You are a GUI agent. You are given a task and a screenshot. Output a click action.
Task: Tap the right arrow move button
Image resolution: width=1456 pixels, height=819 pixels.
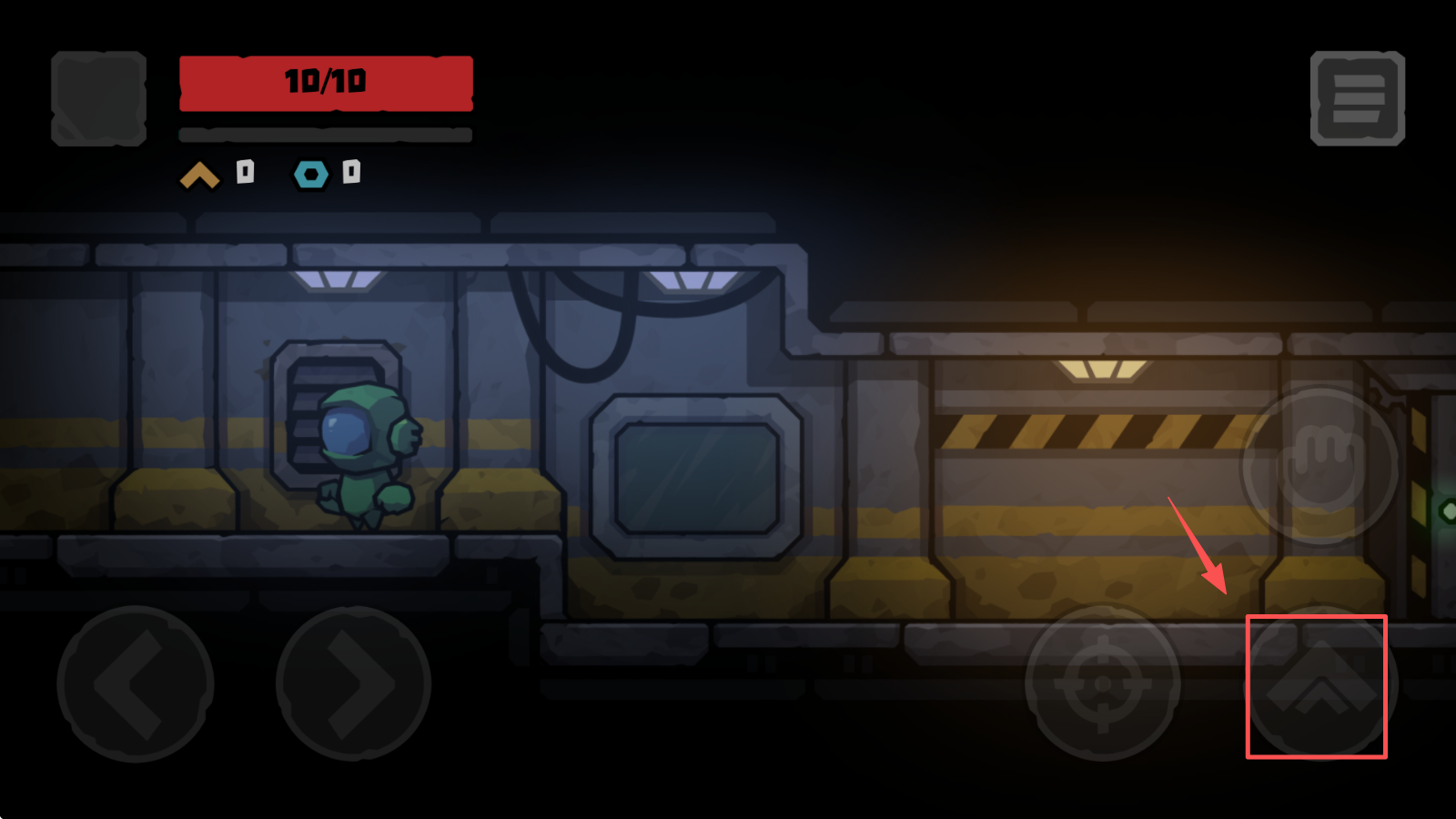click(x=353, y=683)
